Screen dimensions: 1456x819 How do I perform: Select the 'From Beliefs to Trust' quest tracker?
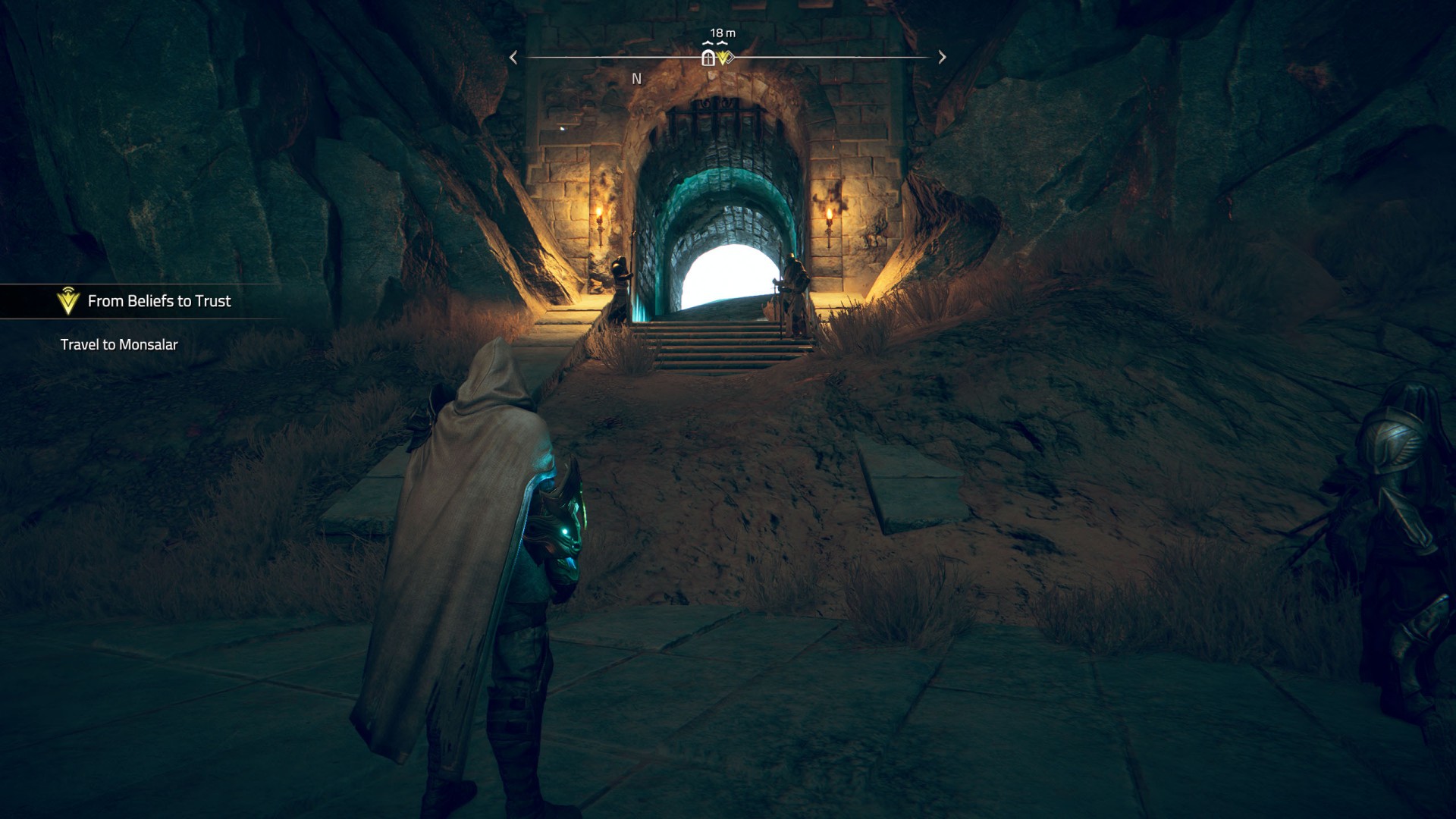pos(159,301)
